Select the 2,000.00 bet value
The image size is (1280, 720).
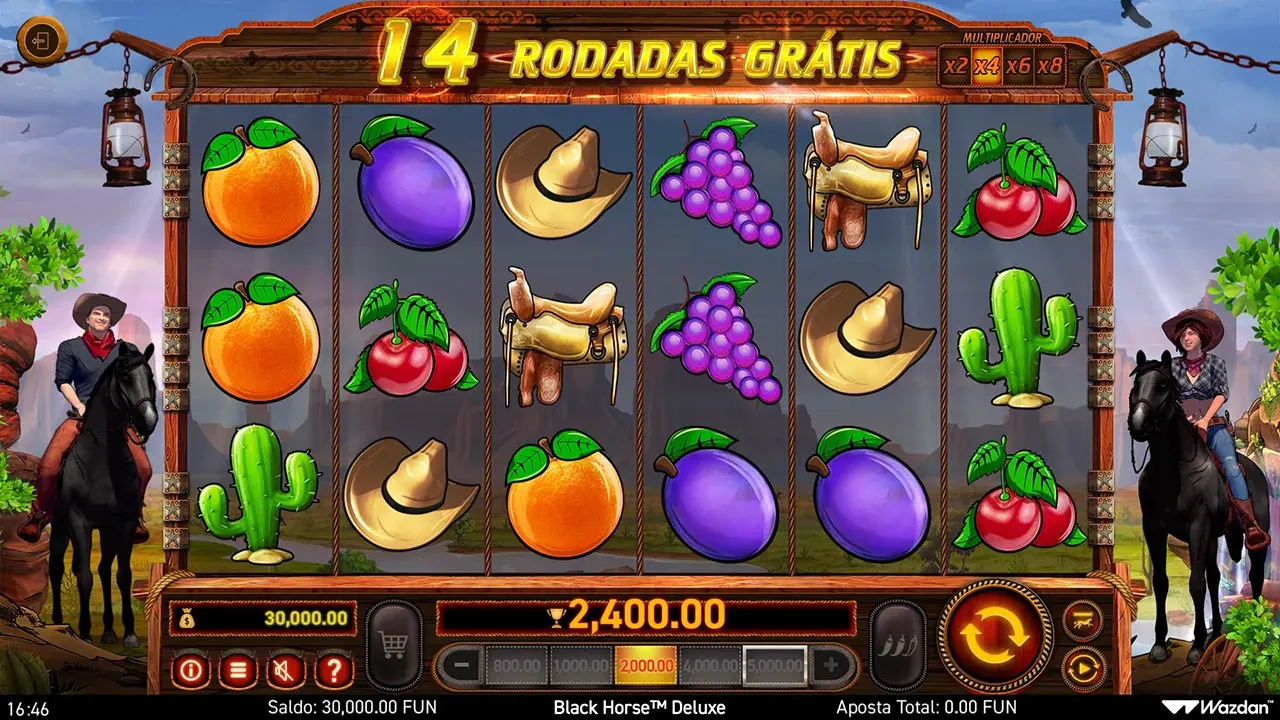coord(645,665)
